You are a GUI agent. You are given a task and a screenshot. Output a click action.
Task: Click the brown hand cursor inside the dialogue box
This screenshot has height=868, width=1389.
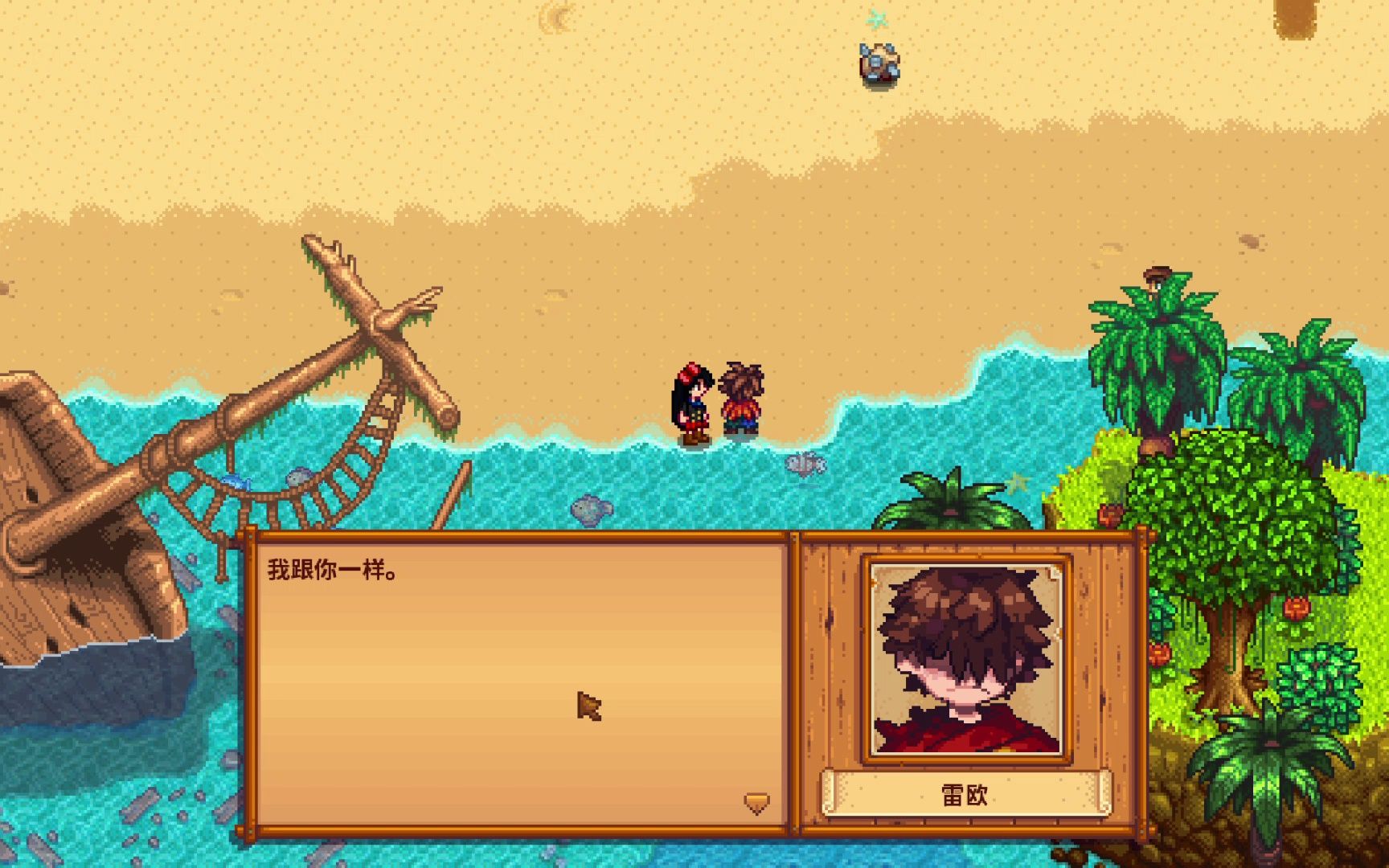click(588, 706)
